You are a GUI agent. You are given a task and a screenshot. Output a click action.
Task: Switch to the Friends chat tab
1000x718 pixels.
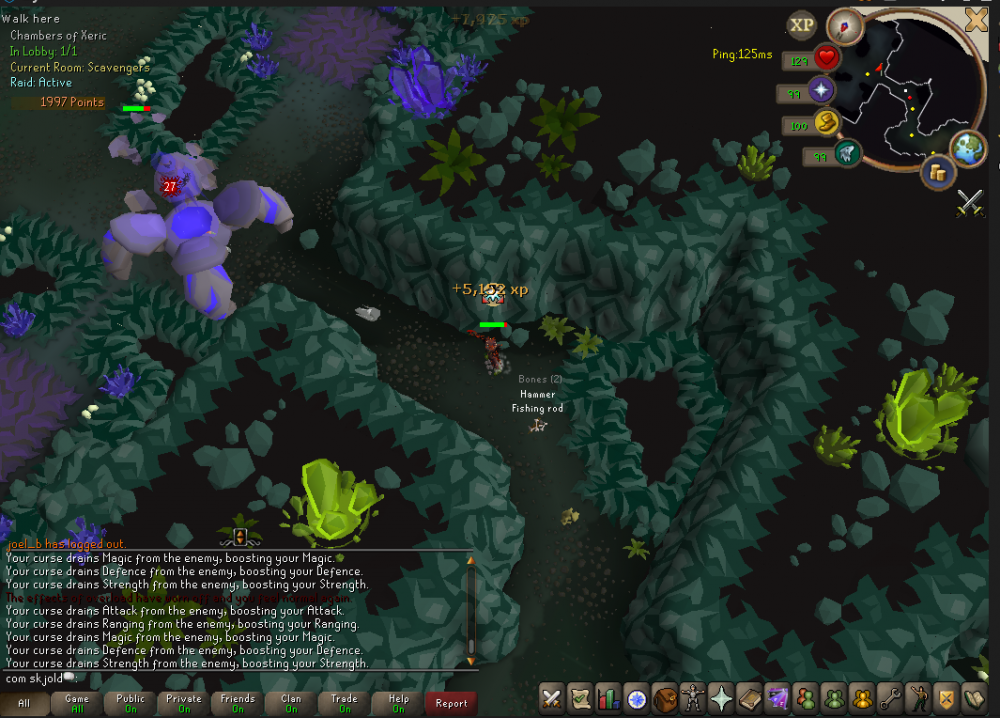238,703
